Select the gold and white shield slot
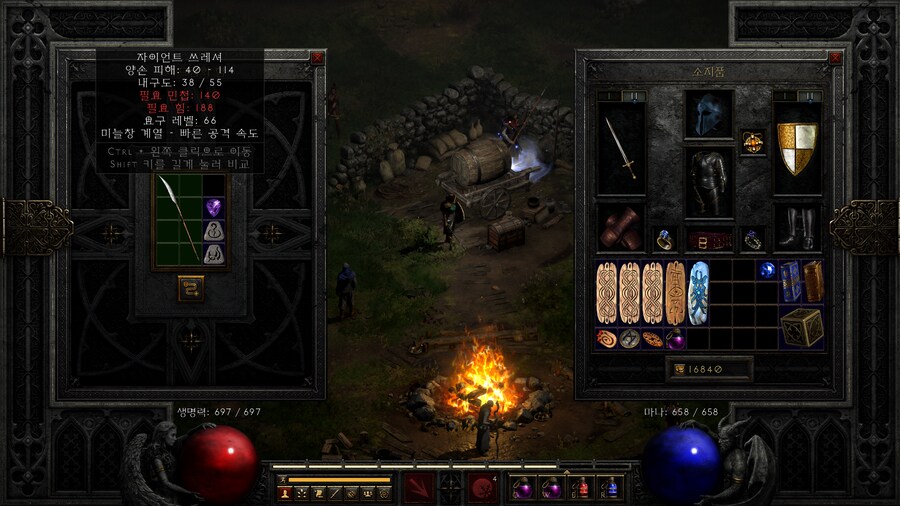Viewport: 900px width, 506px height. [797, 147]
